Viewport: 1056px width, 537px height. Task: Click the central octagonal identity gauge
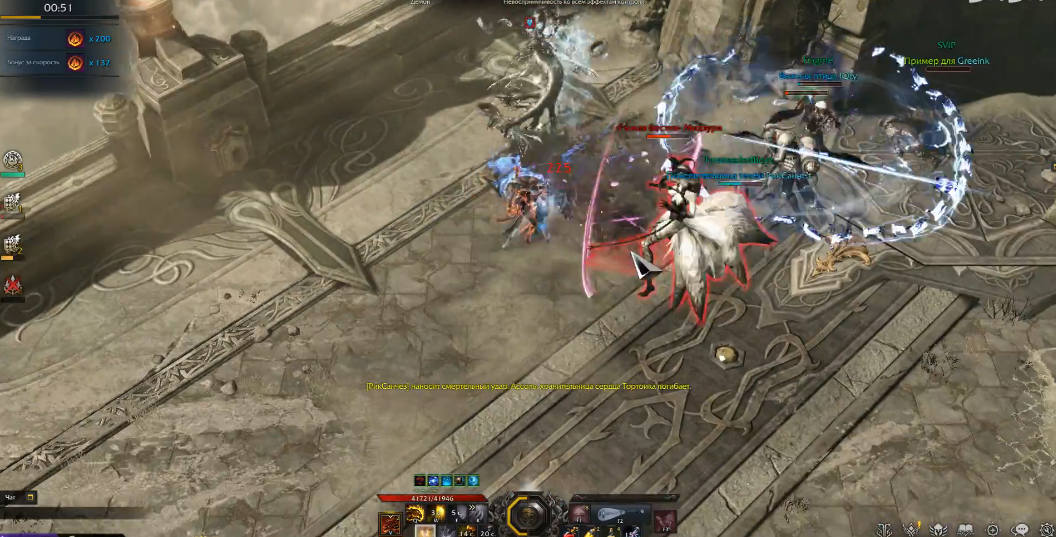click(526, 514)
